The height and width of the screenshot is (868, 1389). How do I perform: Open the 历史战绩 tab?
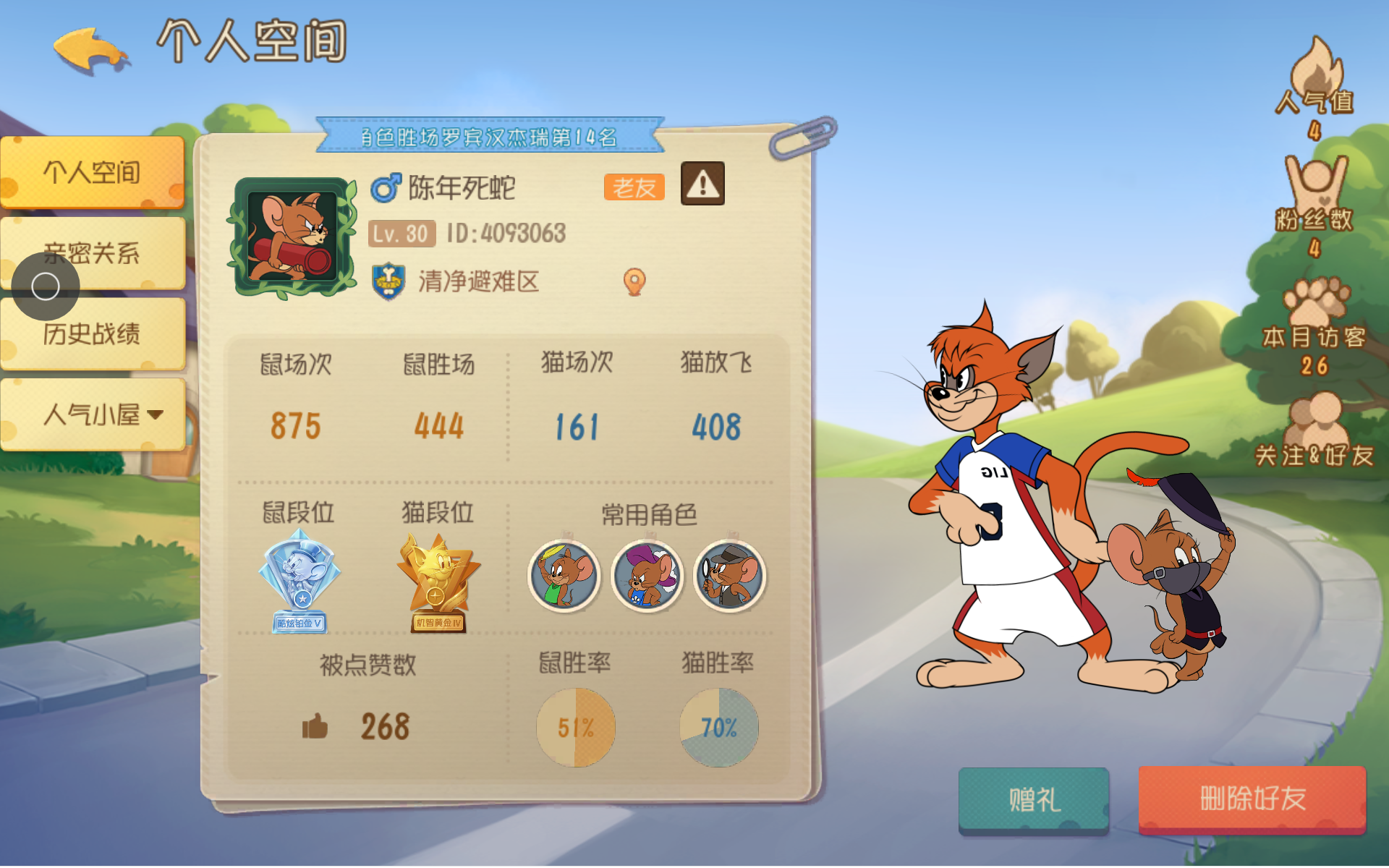click(x=94, y=334)
